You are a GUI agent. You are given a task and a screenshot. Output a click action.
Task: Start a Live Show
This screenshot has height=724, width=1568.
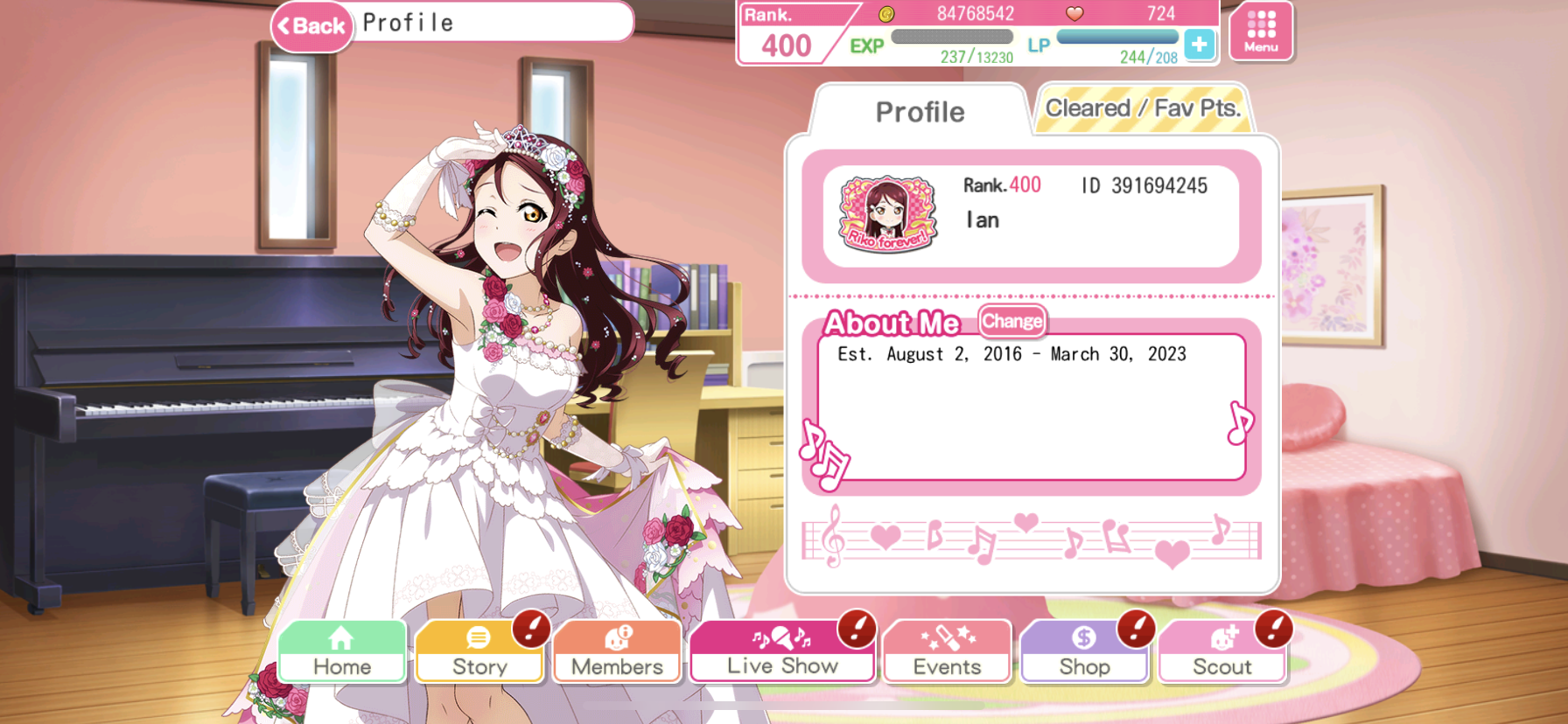tap(782, 651)
